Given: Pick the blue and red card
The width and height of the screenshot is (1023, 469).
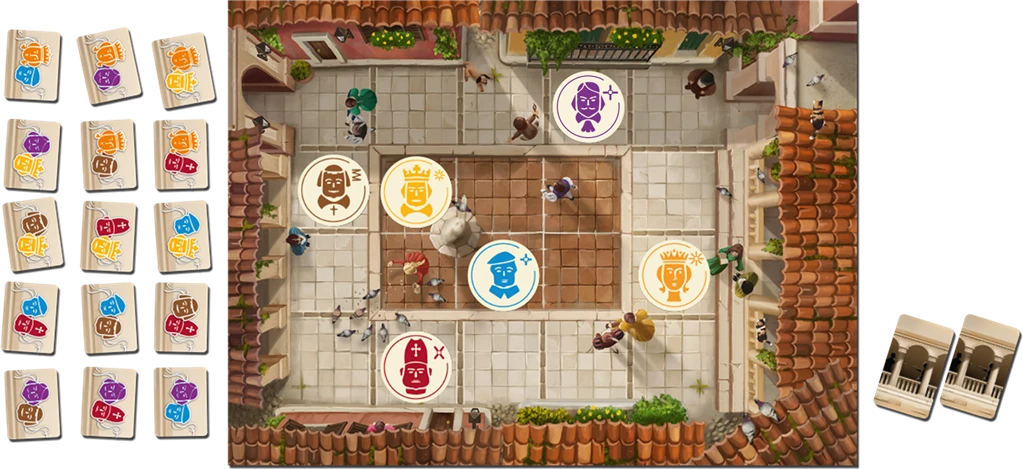Looking at the screenshot, I should click(33, 316).
